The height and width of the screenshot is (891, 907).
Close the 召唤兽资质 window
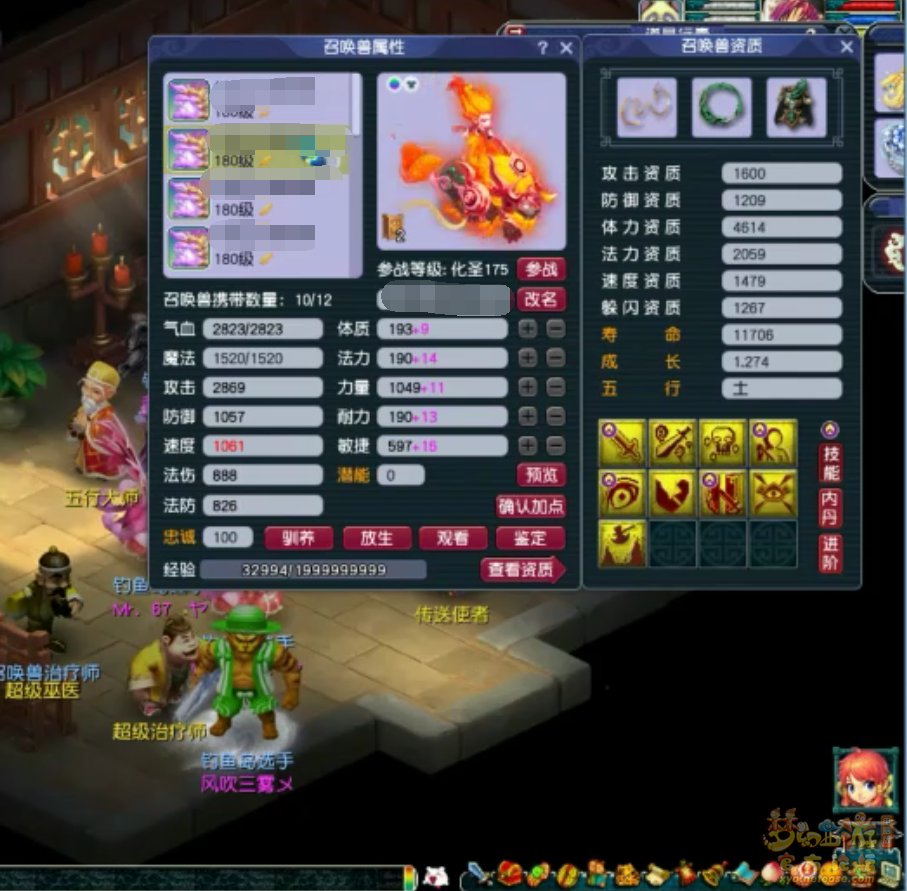click(847, 47)
